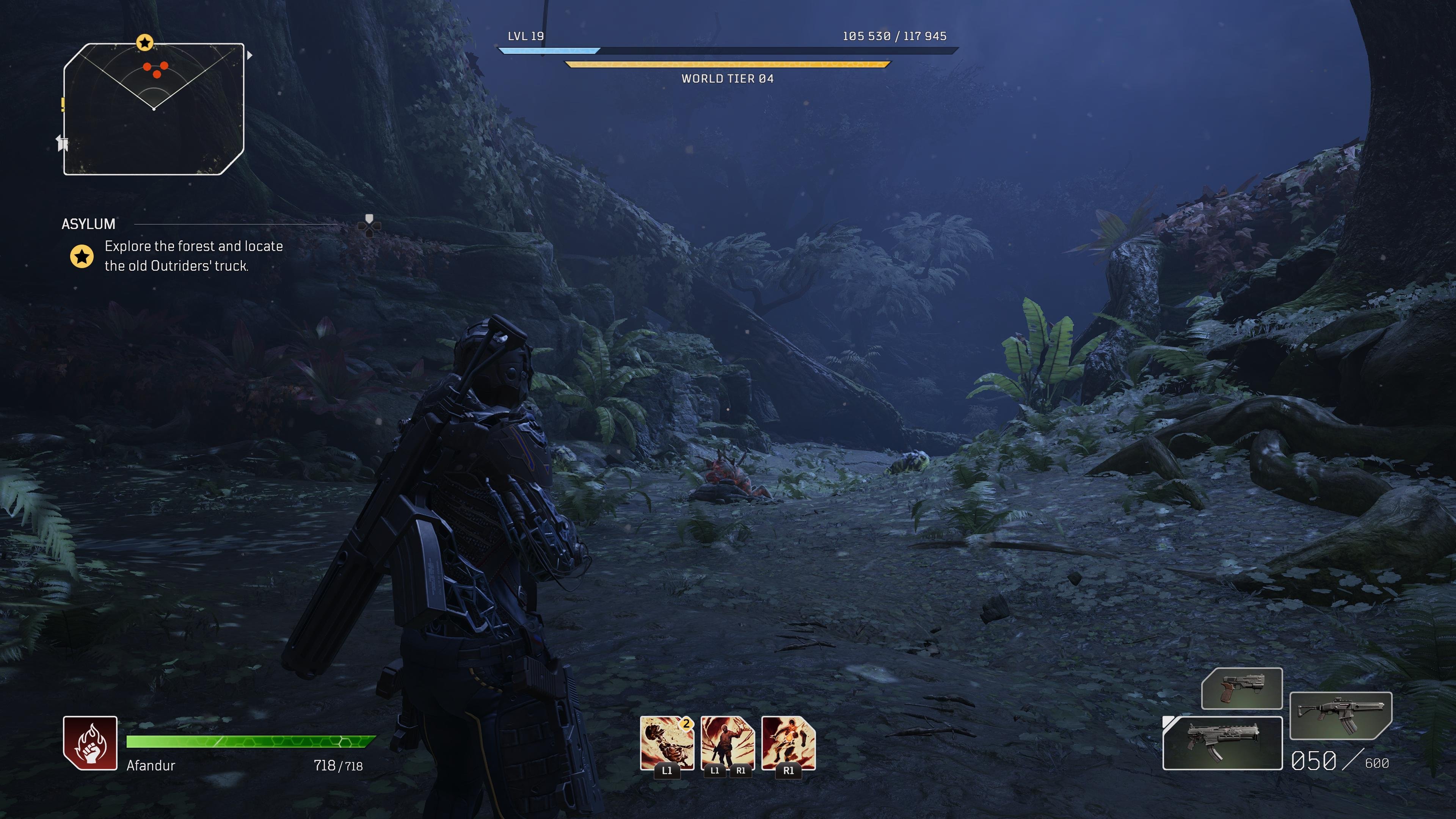Viewport: 1456px width, 819px height.
Task: Toggle the ASYLUM quest objective star
Action: [83, 257]
